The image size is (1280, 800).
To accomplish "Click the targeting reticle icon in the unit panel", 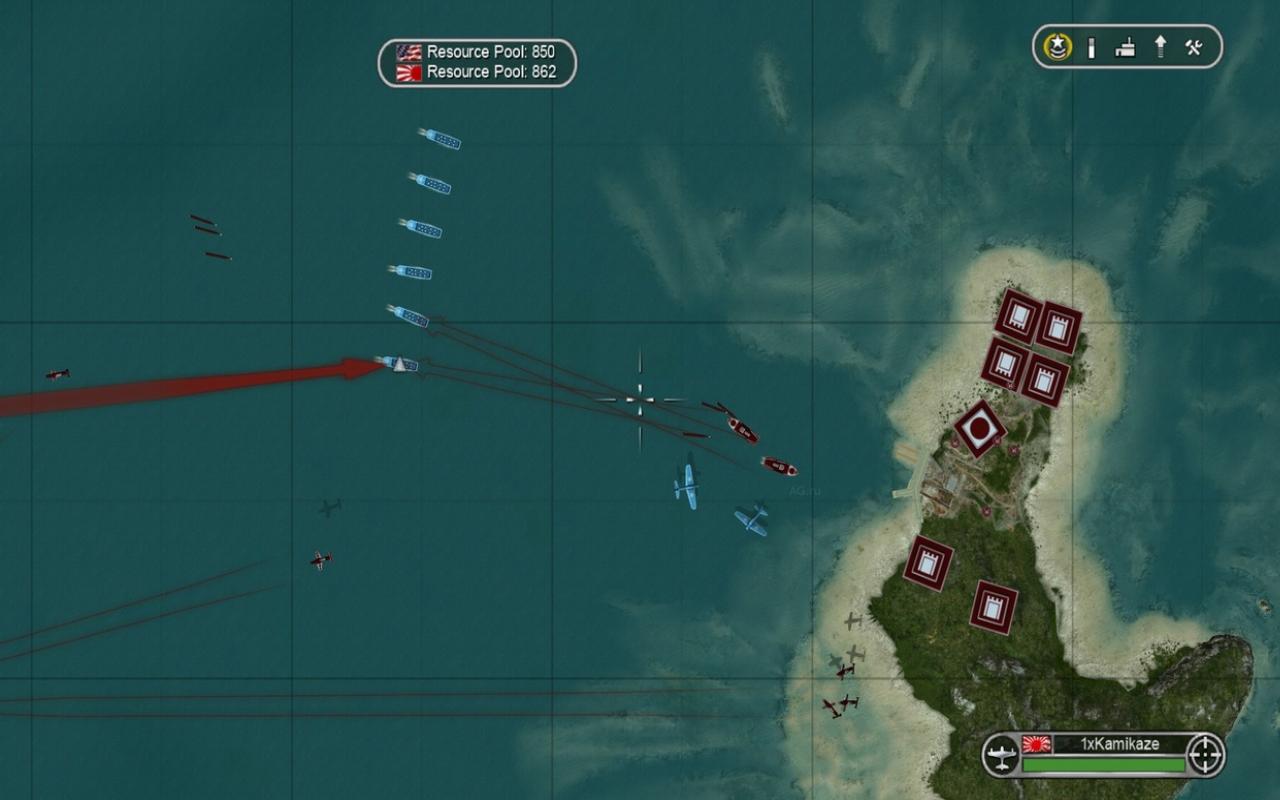I will (x=1203, y=753).
